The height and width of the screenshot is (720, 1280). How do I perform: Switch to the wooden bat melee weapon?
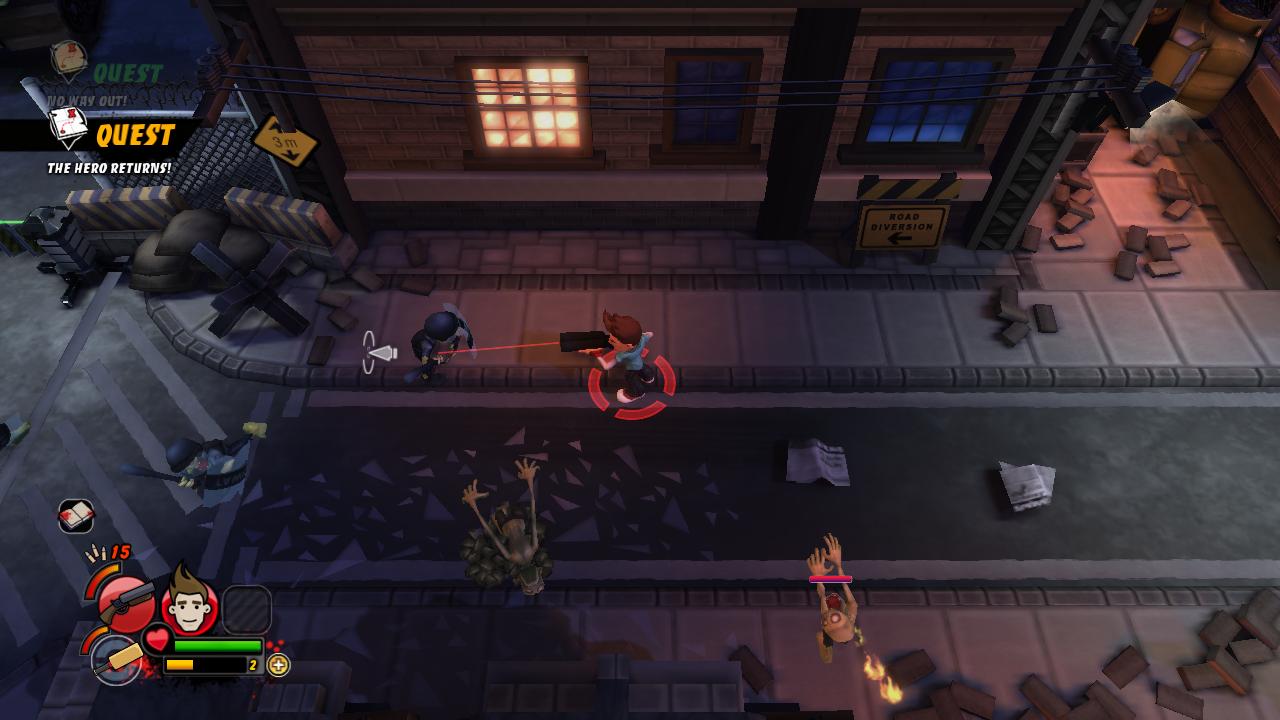pyautogui.click(x=116, y=660)
